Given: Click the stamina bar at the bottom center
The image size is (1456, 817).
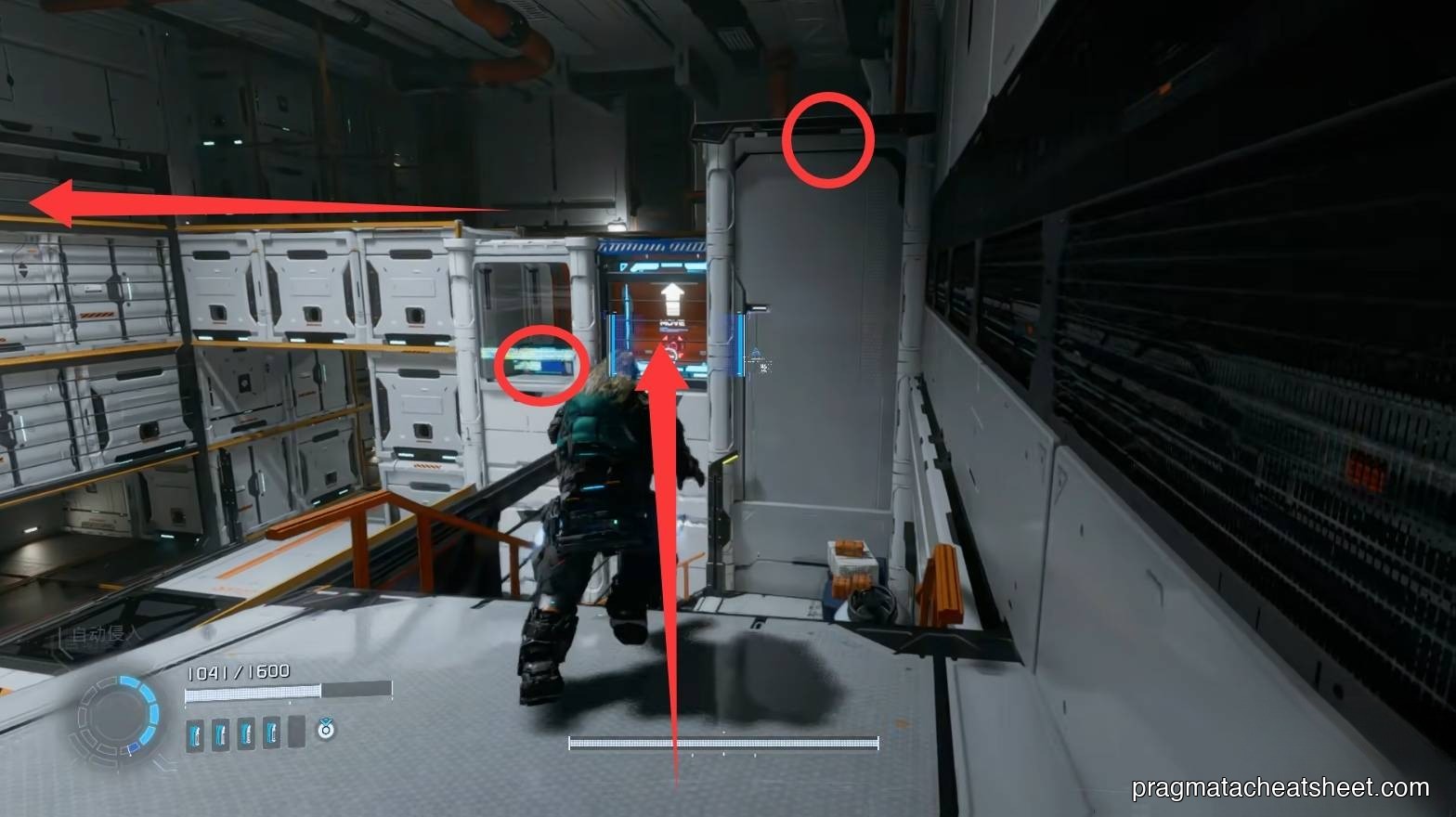Looking at the screenshot, I should pyautogui.click(x=721, y=743).
